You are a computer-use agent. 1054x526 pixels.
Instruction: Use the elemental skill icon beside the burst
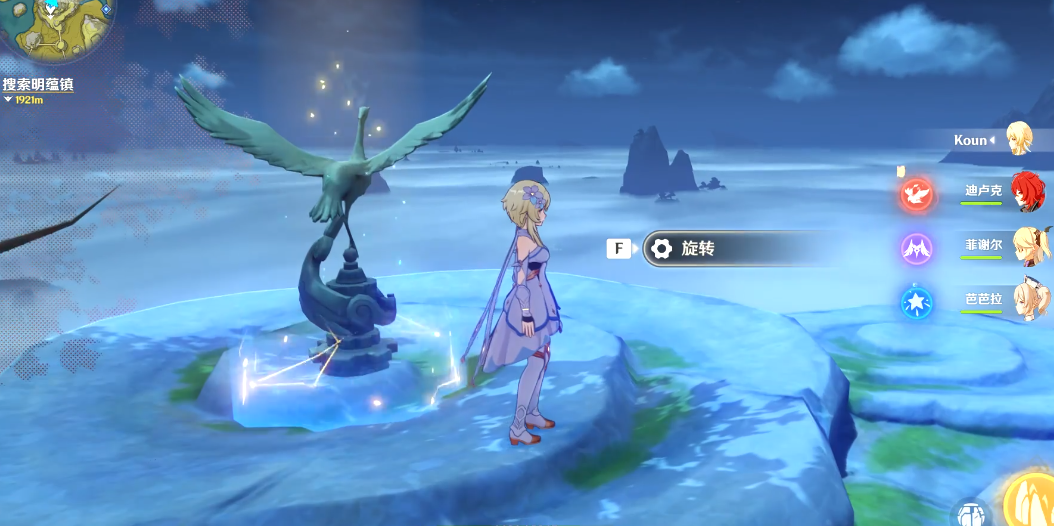[970, 514]
